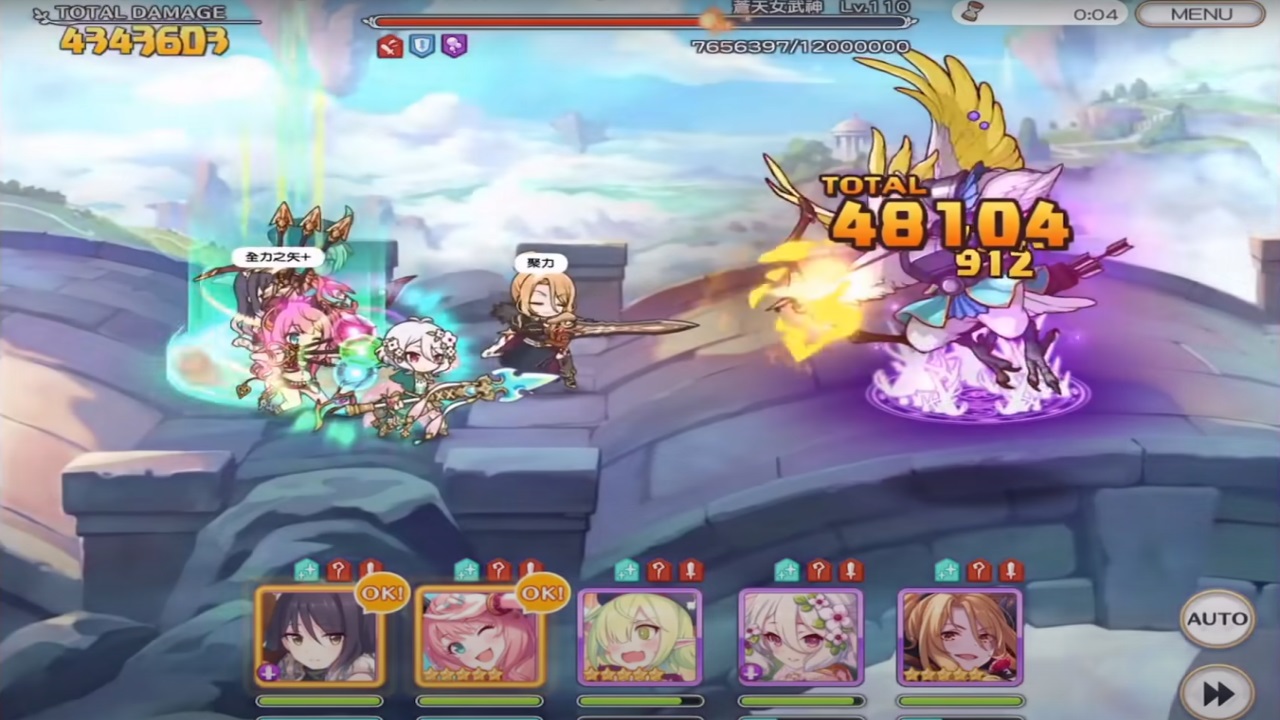The height and width of the screenshot is (720, 1280).
Task: Inspect the blue shield defense buff icon
Action: (x=421, y=45)
